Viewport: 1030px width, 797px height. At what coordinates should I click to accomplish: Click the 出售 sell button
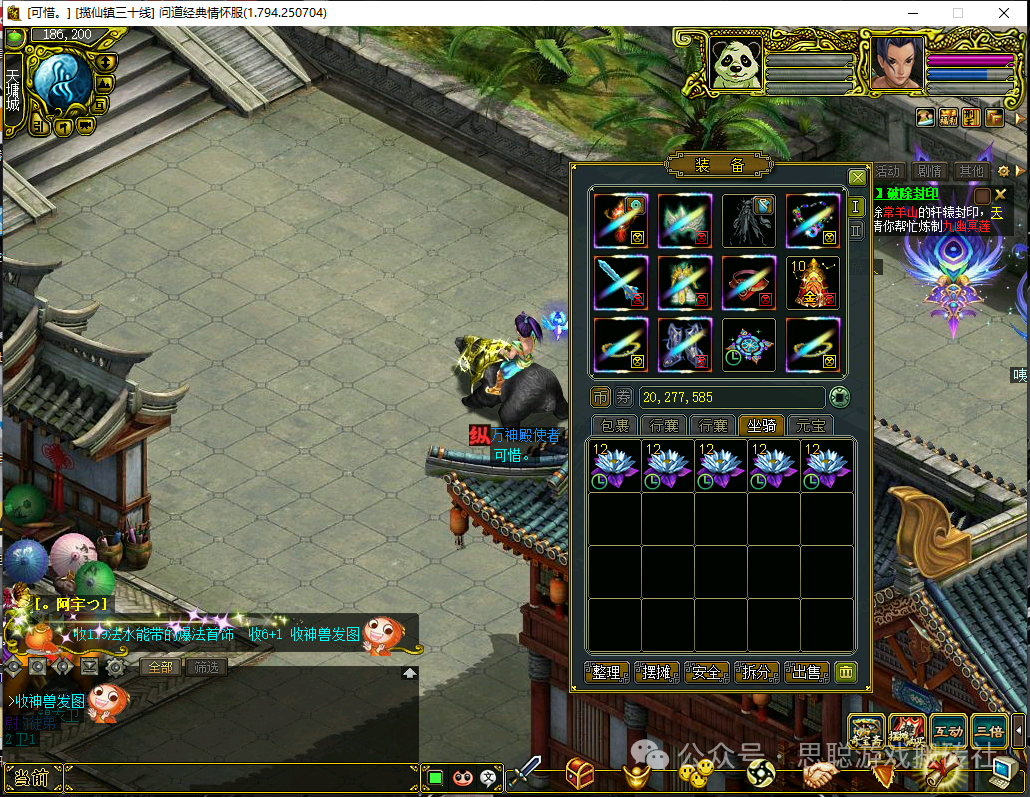point(807,672)
